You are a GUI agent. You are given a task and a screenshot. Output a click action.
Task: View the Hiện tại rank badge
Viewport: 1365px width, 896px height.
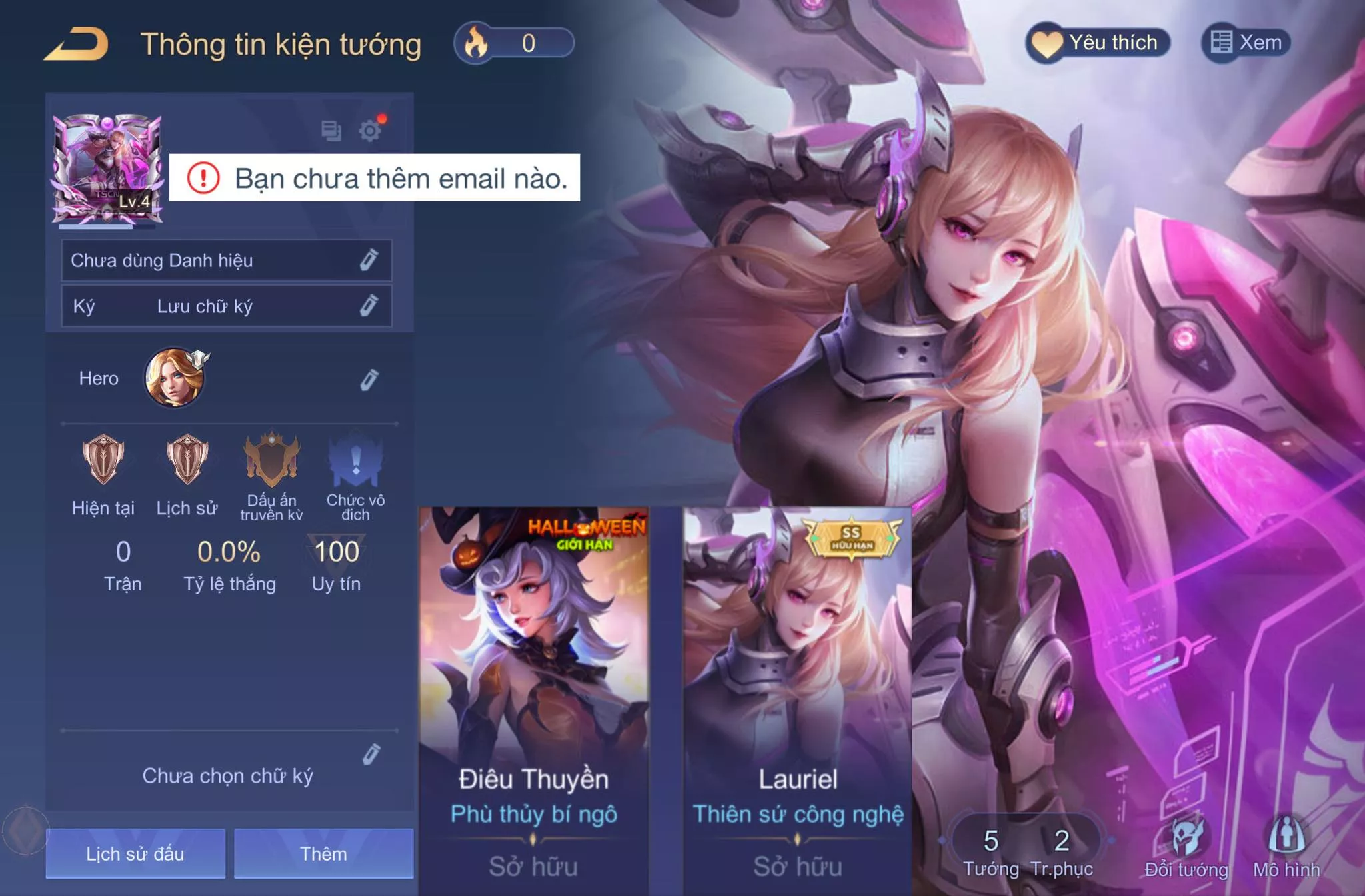103,460
